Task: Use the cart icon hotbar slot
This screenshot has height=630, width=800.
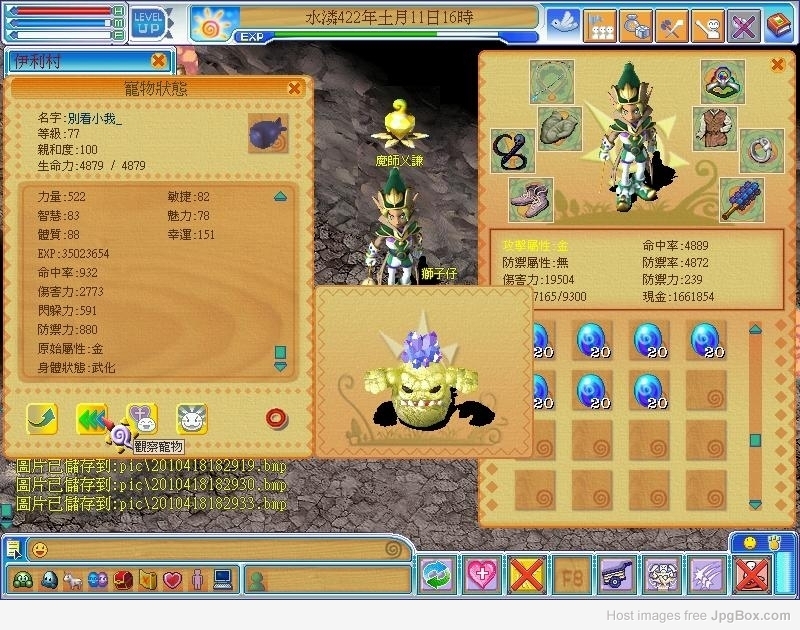Action: tap(617, 575)
